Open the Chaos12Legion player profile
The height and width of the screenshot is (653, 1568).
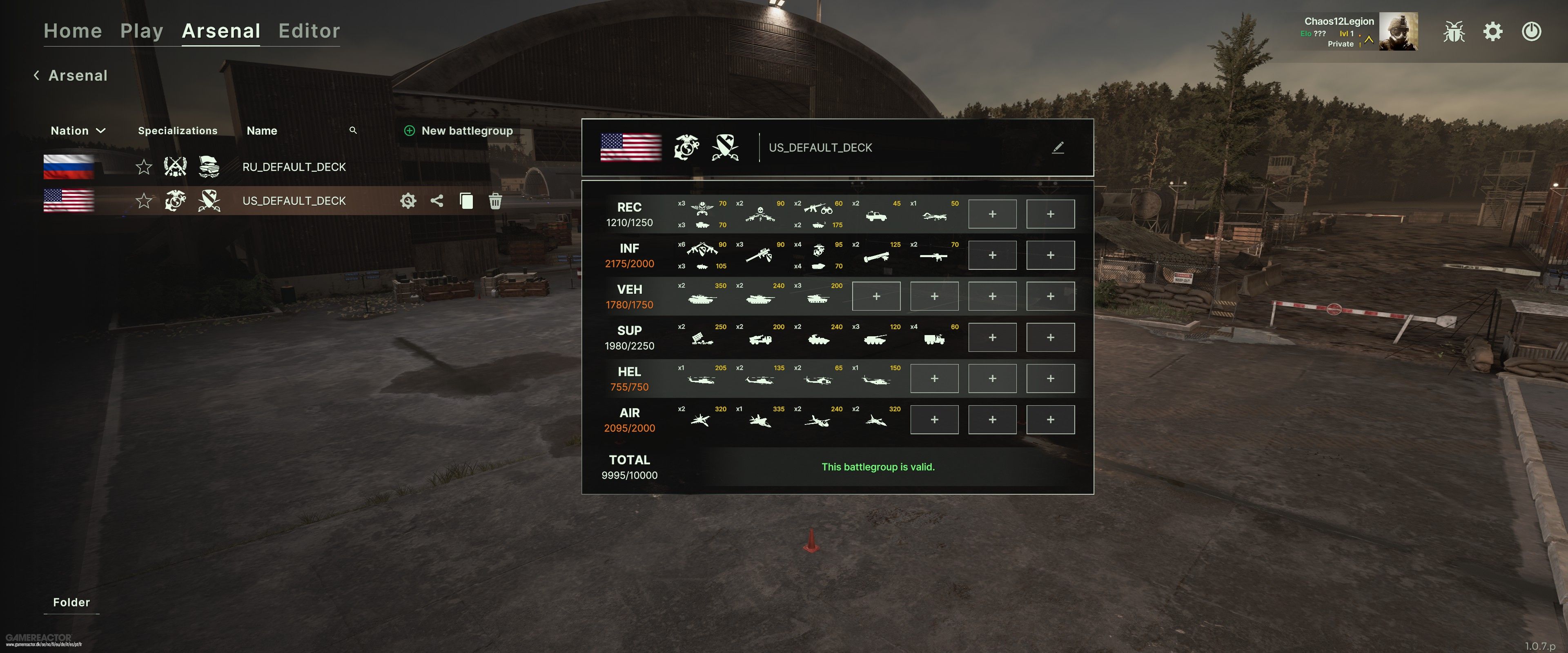(1398, 32)
